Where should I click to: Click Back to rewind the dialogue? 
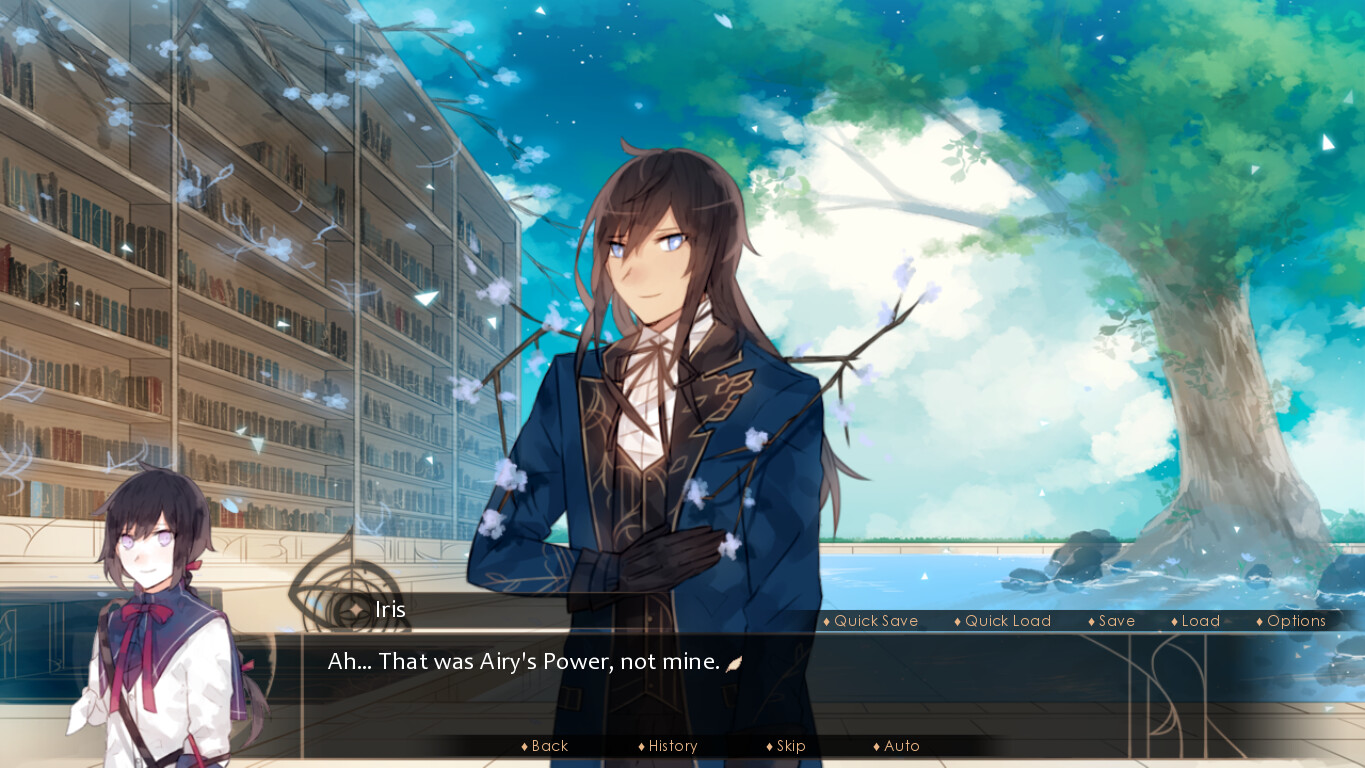[x=547, y=745]
